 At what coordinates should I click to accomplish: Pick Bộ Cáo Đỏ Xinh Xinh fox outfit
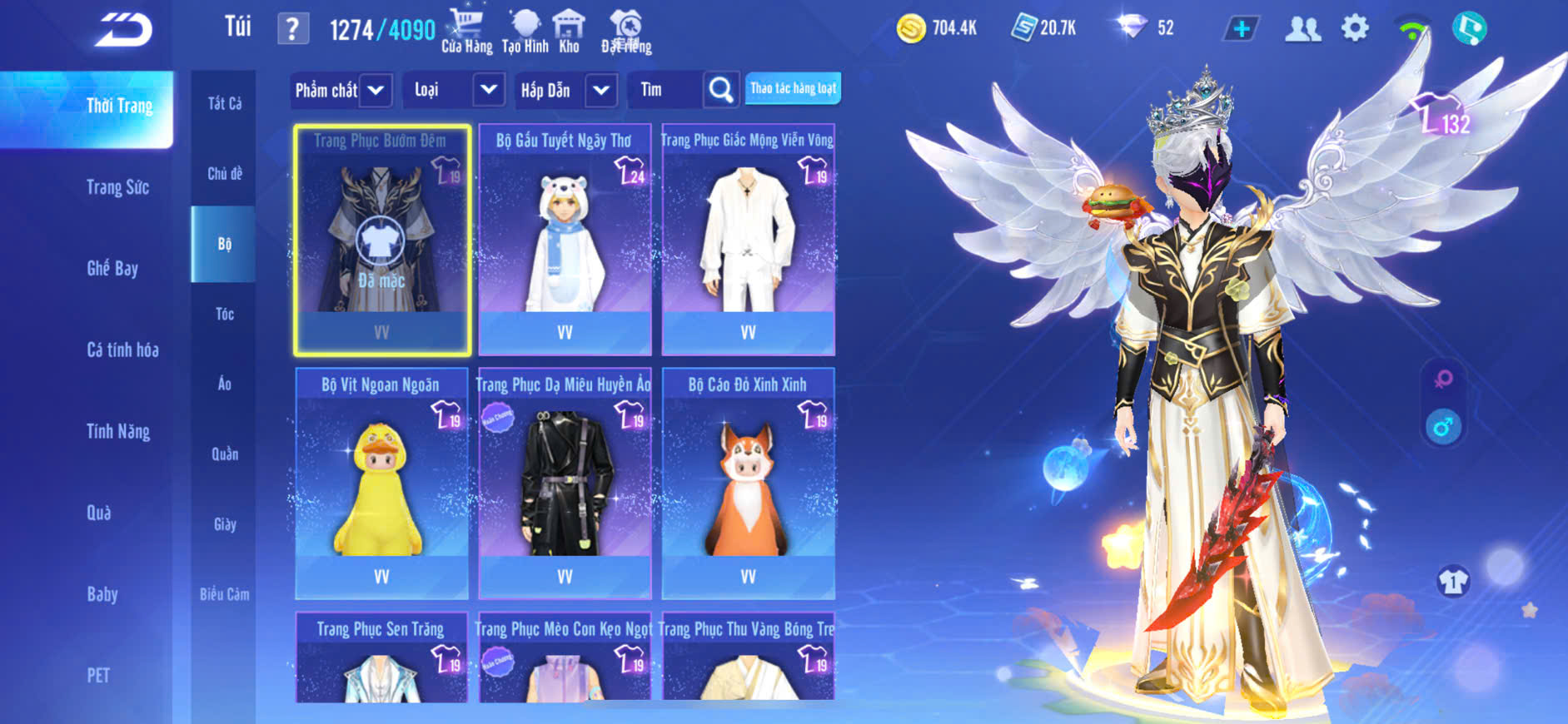coord(748,484)
